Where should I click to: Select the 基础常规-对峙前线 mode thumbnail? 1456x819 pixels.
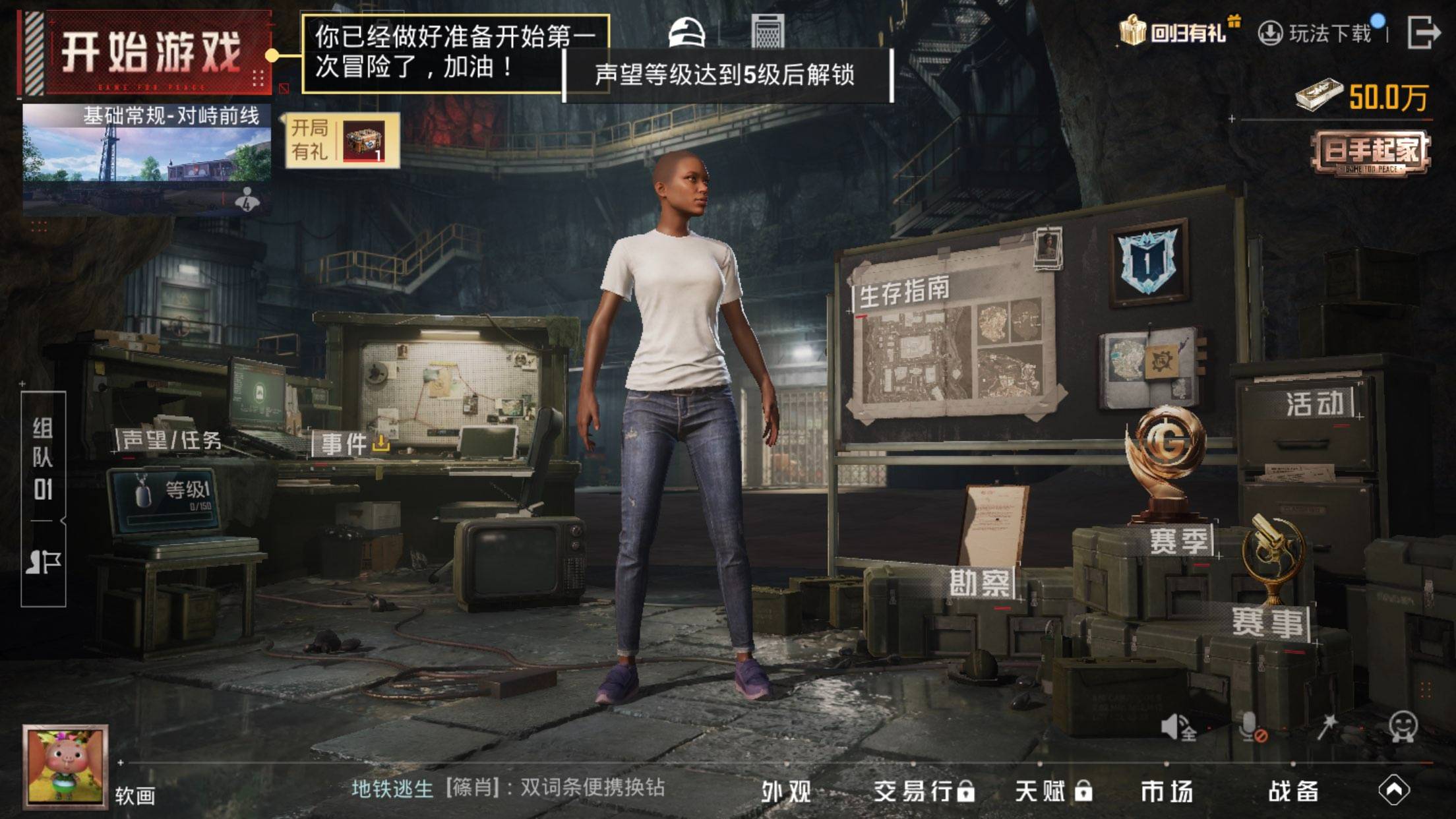pos(146,158)
